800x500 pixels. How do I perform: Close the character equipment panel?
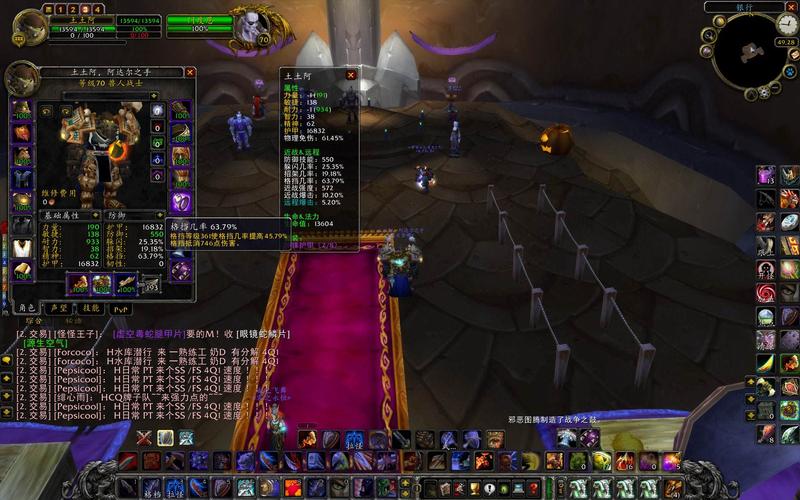tap(190, 72)
